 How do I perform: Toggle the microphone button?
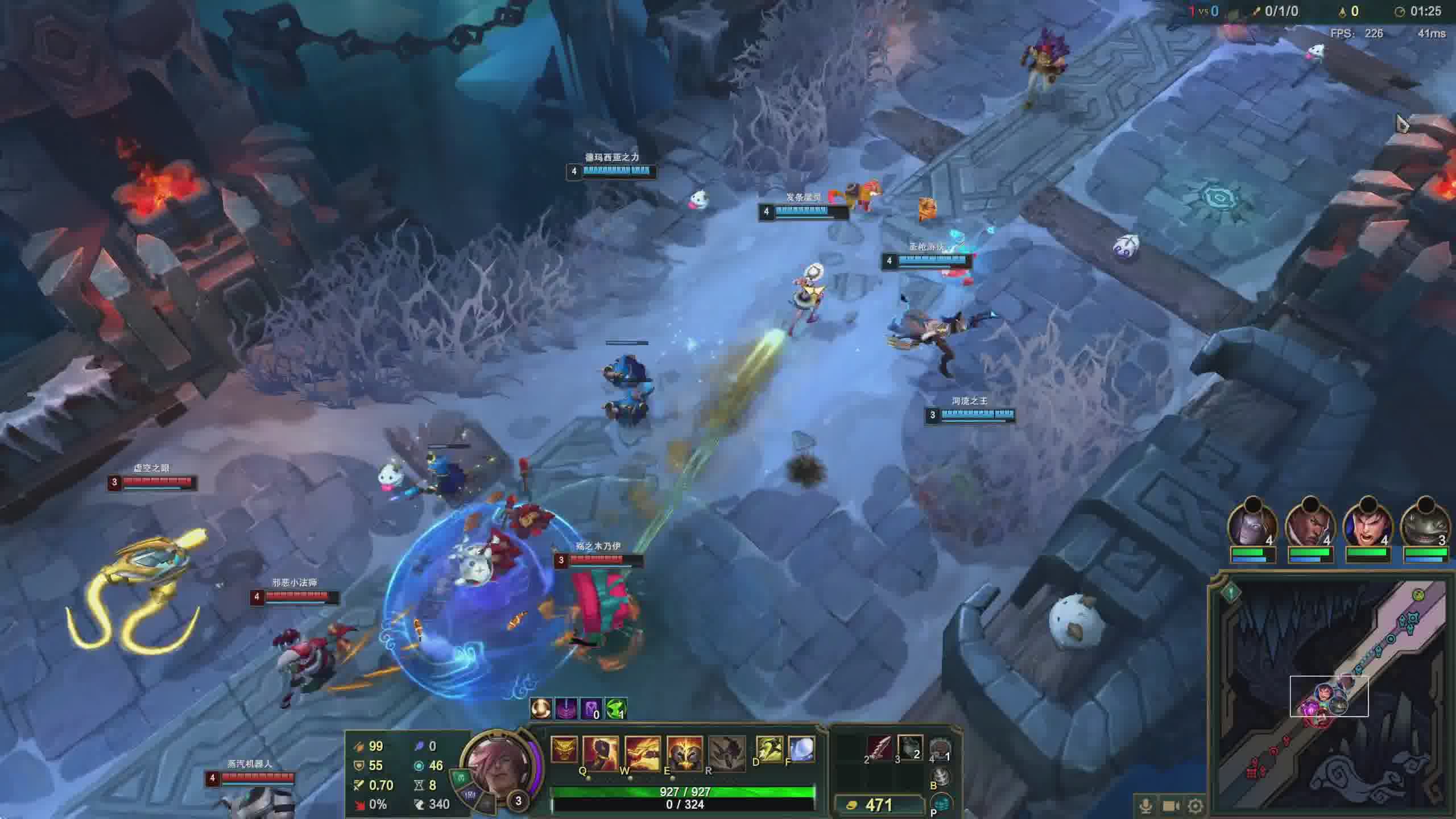[x=1146, y=806]
